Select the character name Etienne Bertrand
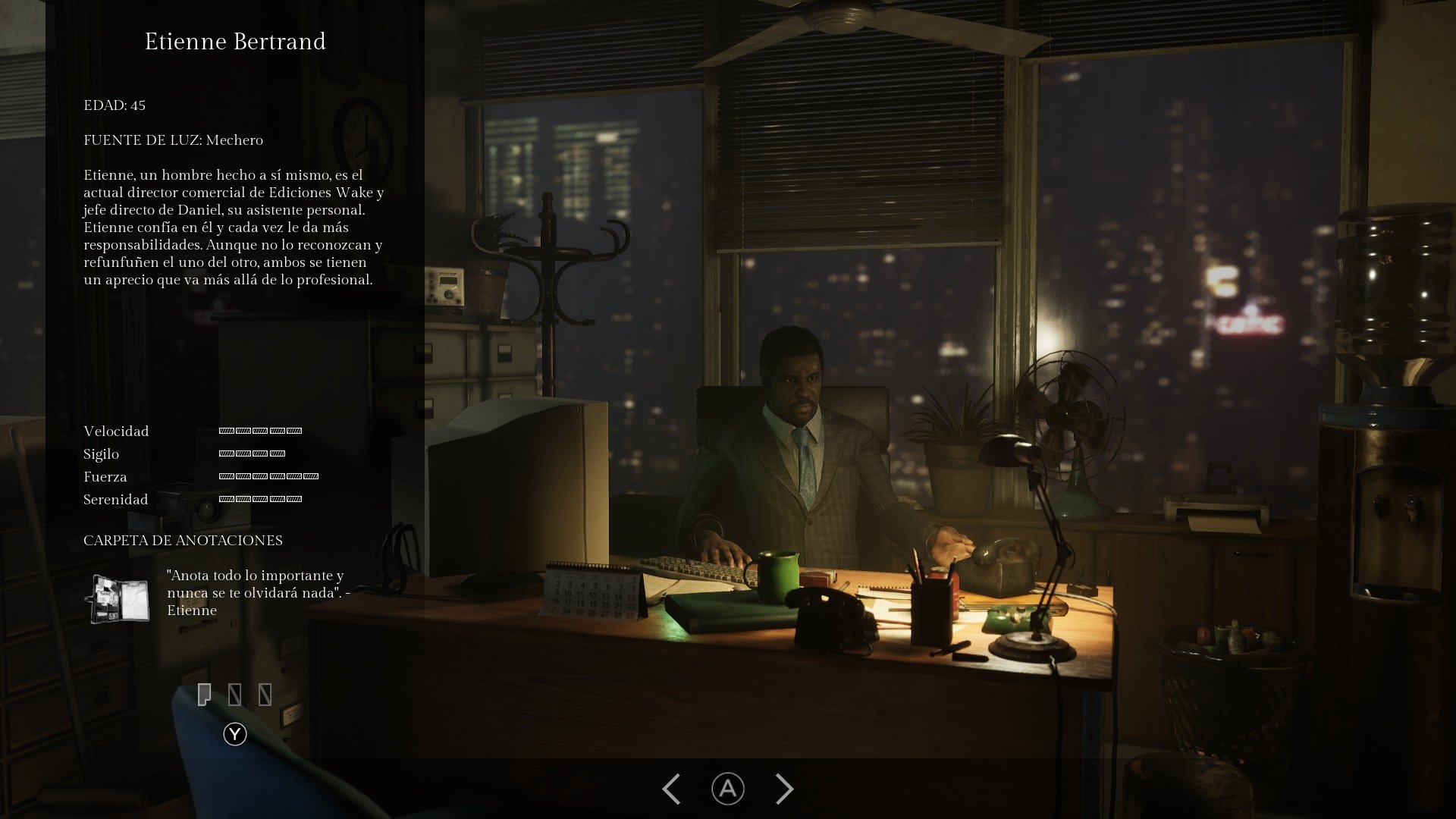The image size is (1456, 819). (x=237, y=42)
